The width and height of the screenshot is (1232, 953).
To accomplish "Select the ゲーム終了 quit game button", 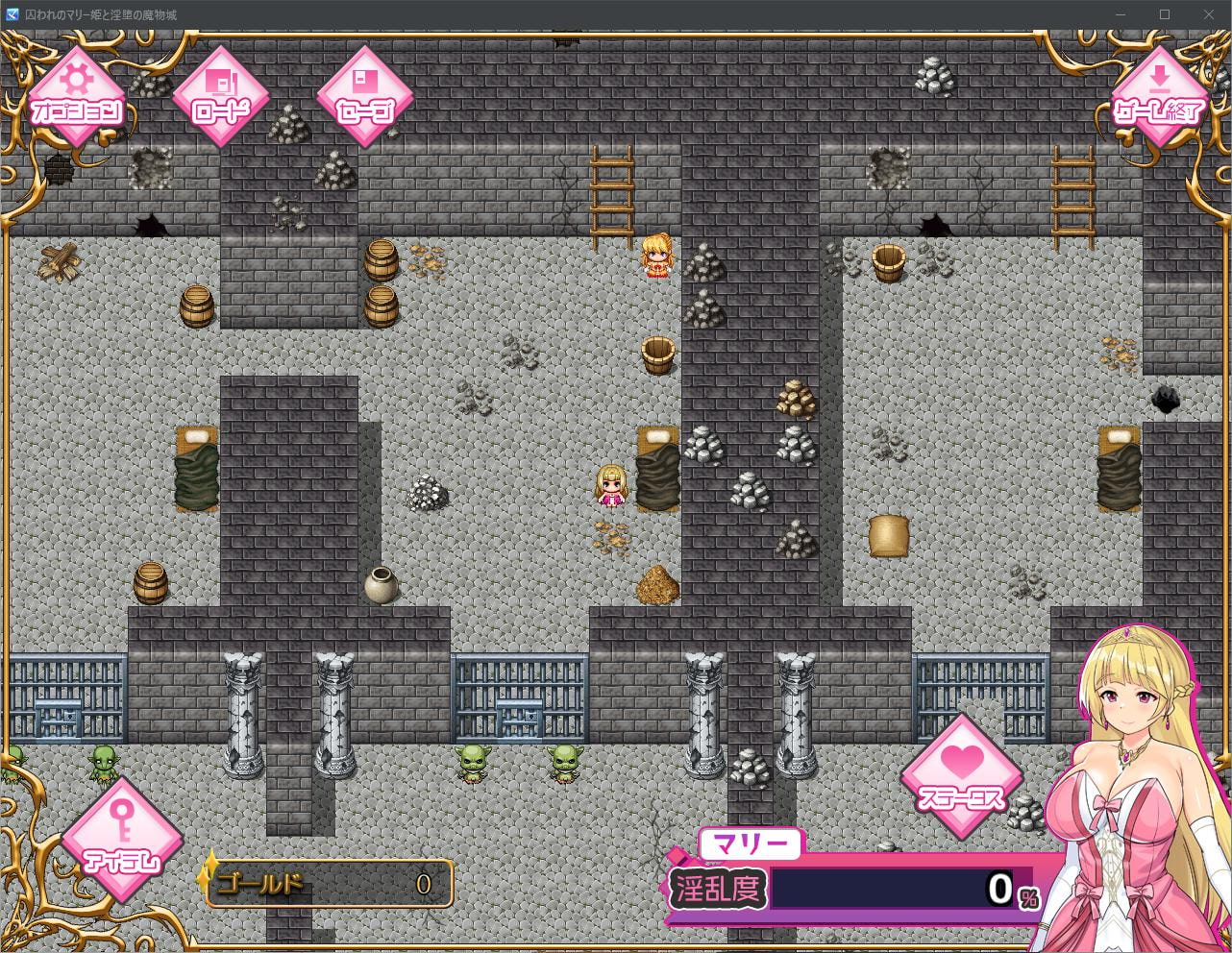I will (1159, 96).
